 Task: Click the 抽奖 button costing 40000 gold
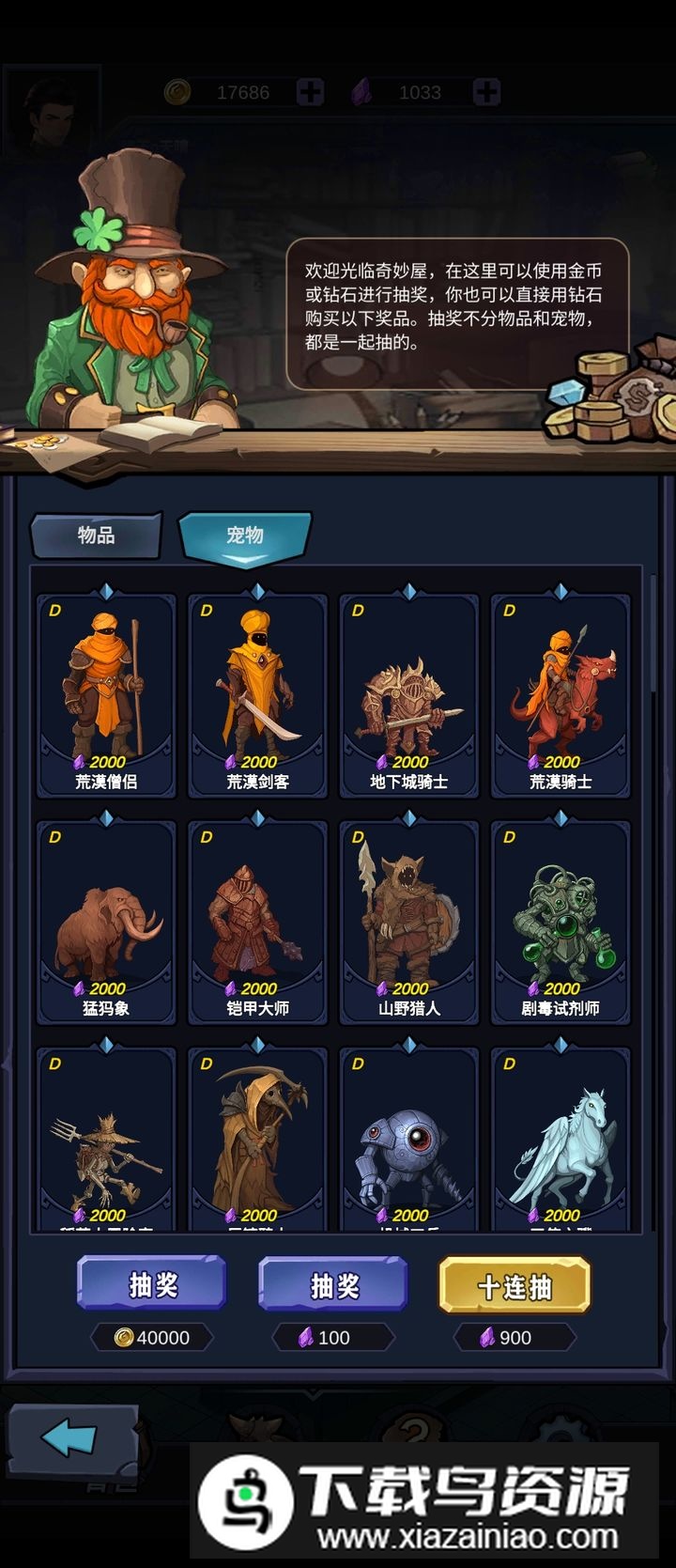152,1284
